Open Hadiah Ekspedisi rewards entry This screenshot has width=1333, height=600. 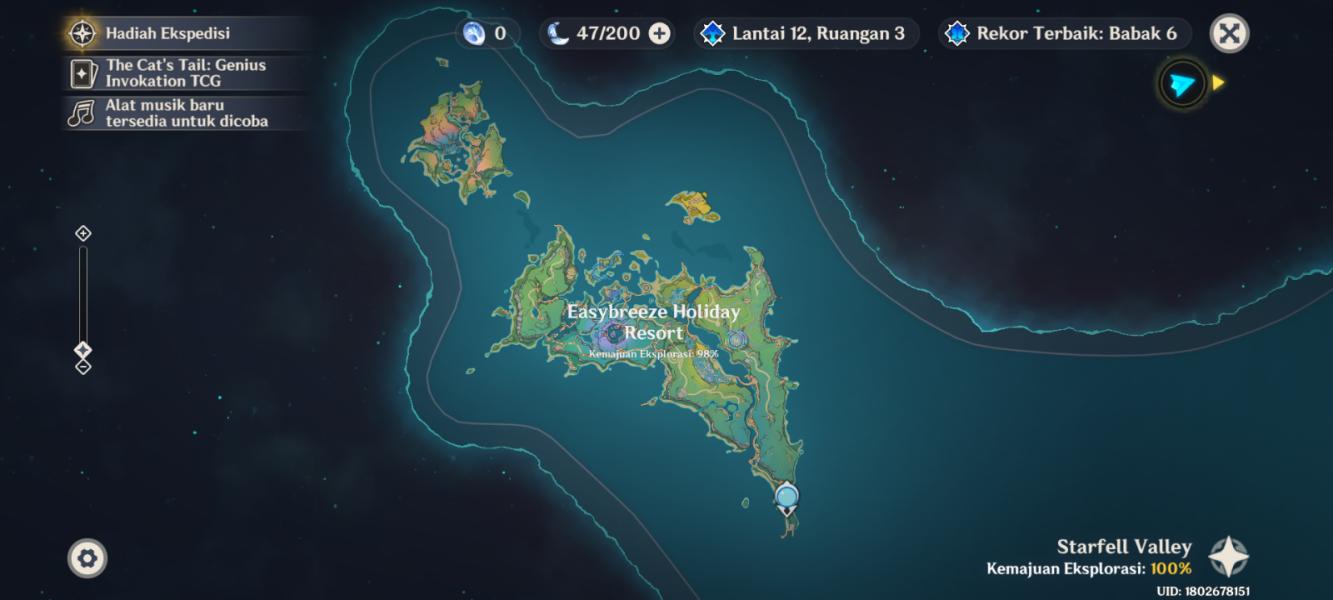167,33
